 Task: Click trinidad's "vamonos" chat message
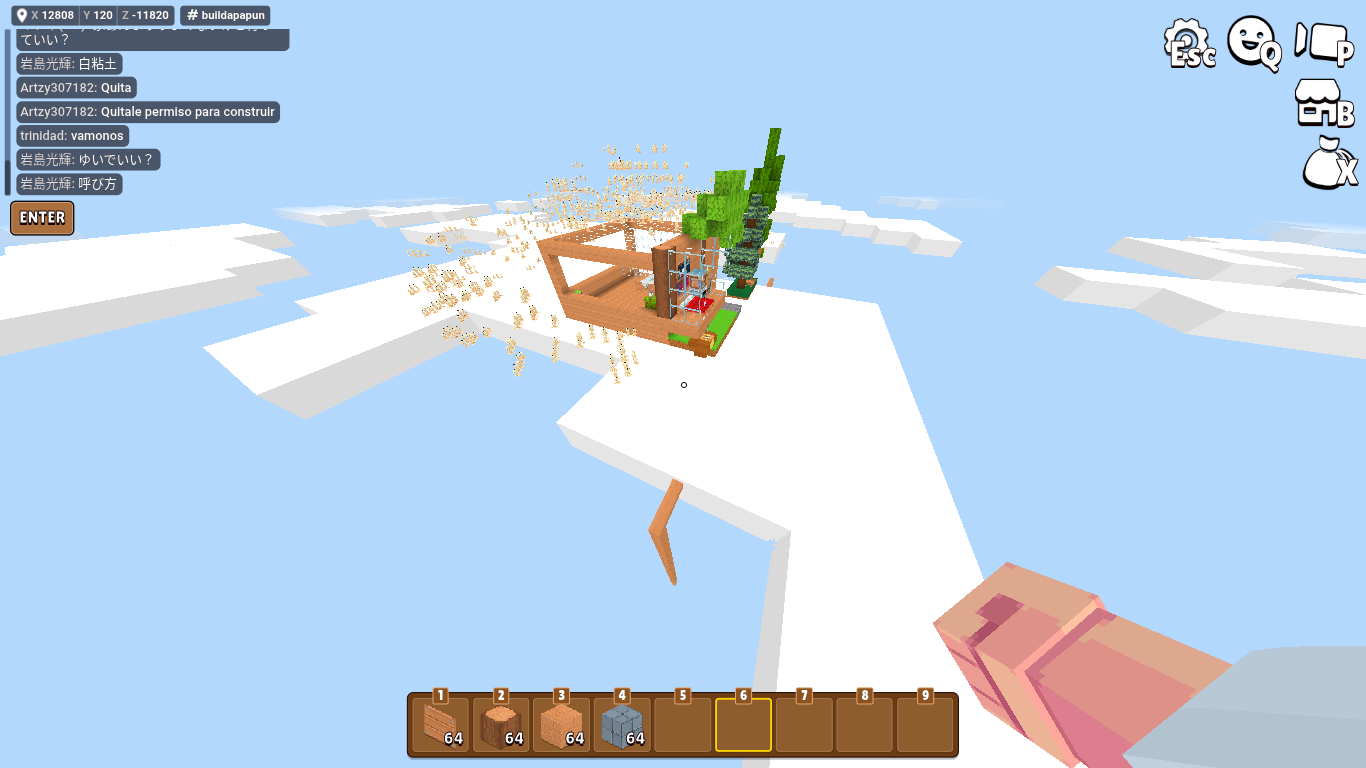click(x=73, y=136)
